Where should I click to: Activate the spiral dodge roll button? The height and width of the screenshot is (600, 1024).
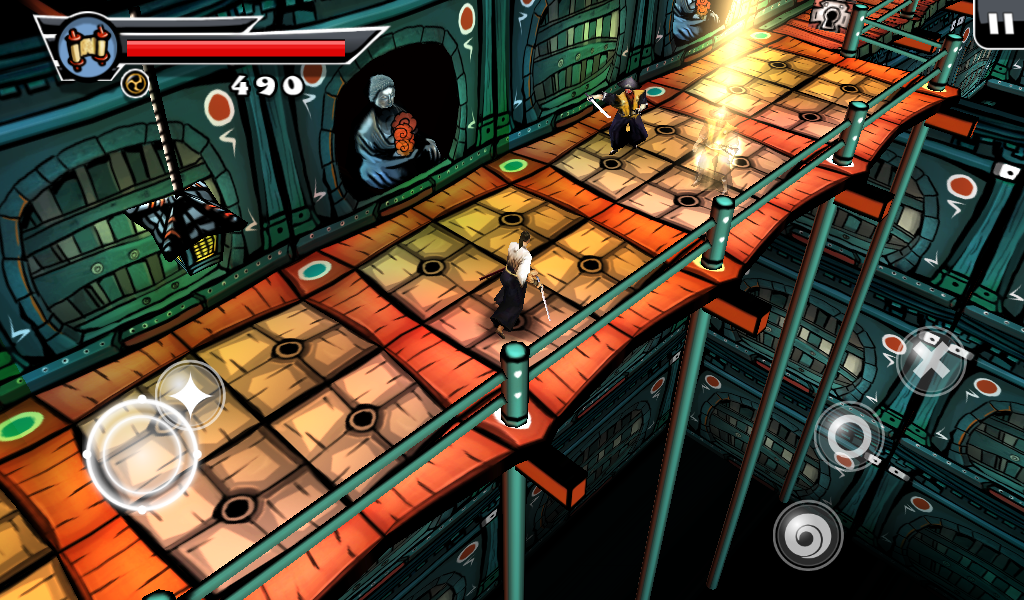point(808,534)
